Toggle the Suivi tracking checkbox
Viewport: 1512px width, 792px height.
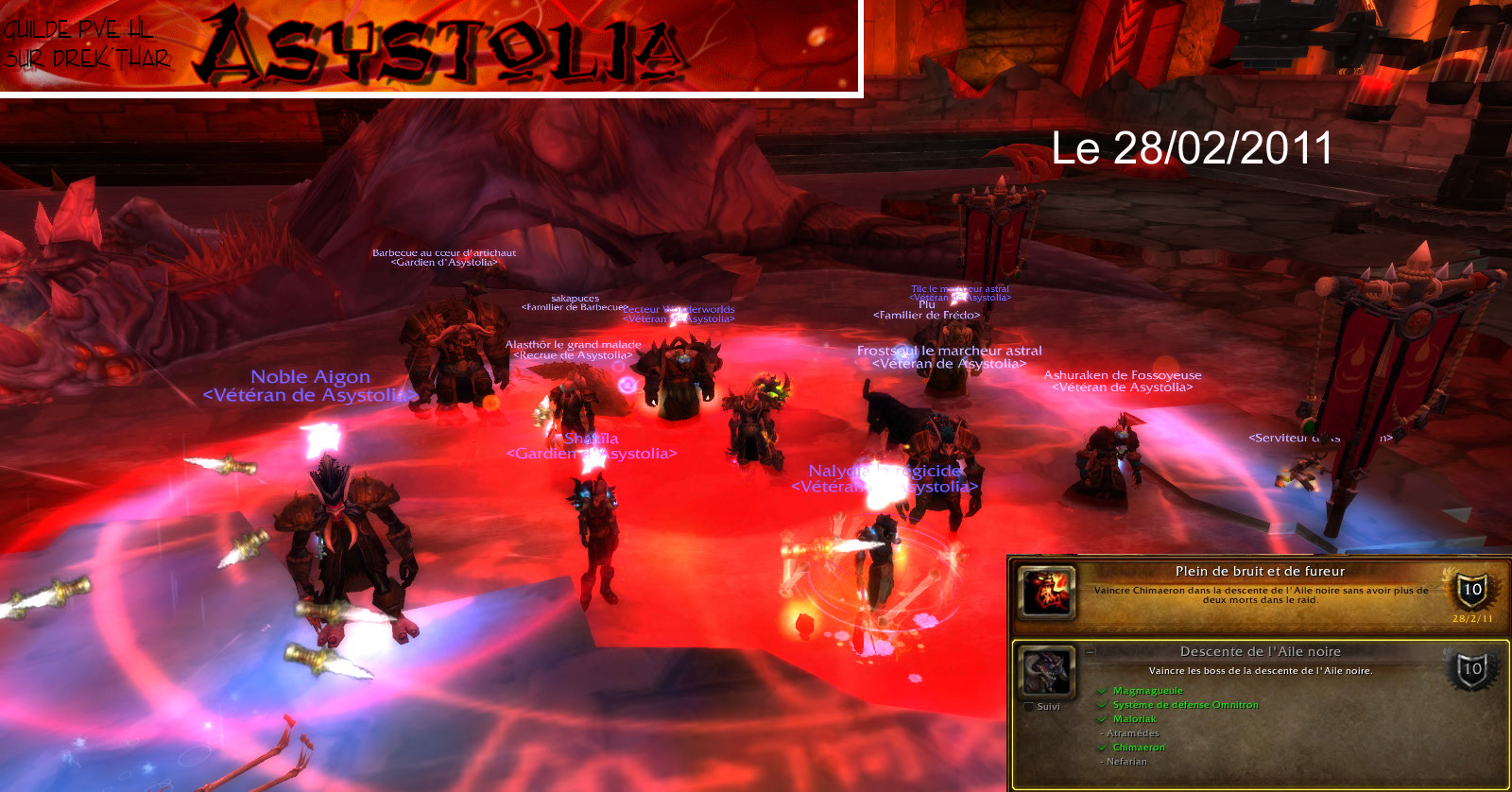(1029, 707)
